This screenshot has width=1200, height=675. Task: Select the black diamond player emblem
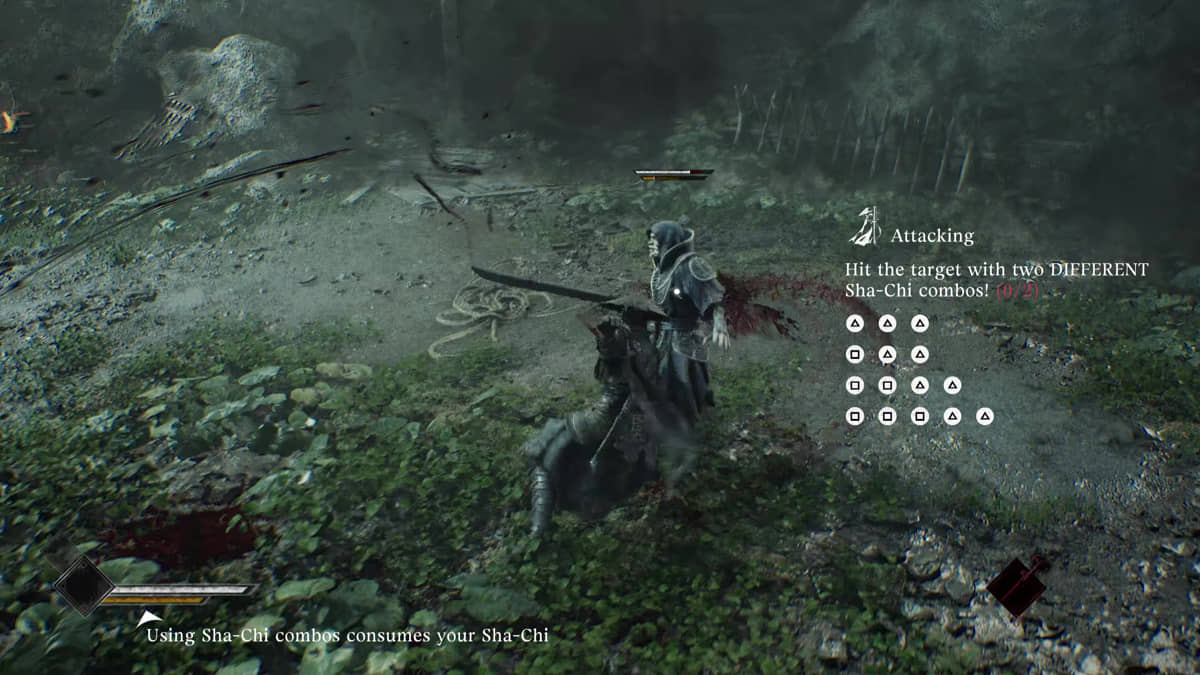point(82,586)
